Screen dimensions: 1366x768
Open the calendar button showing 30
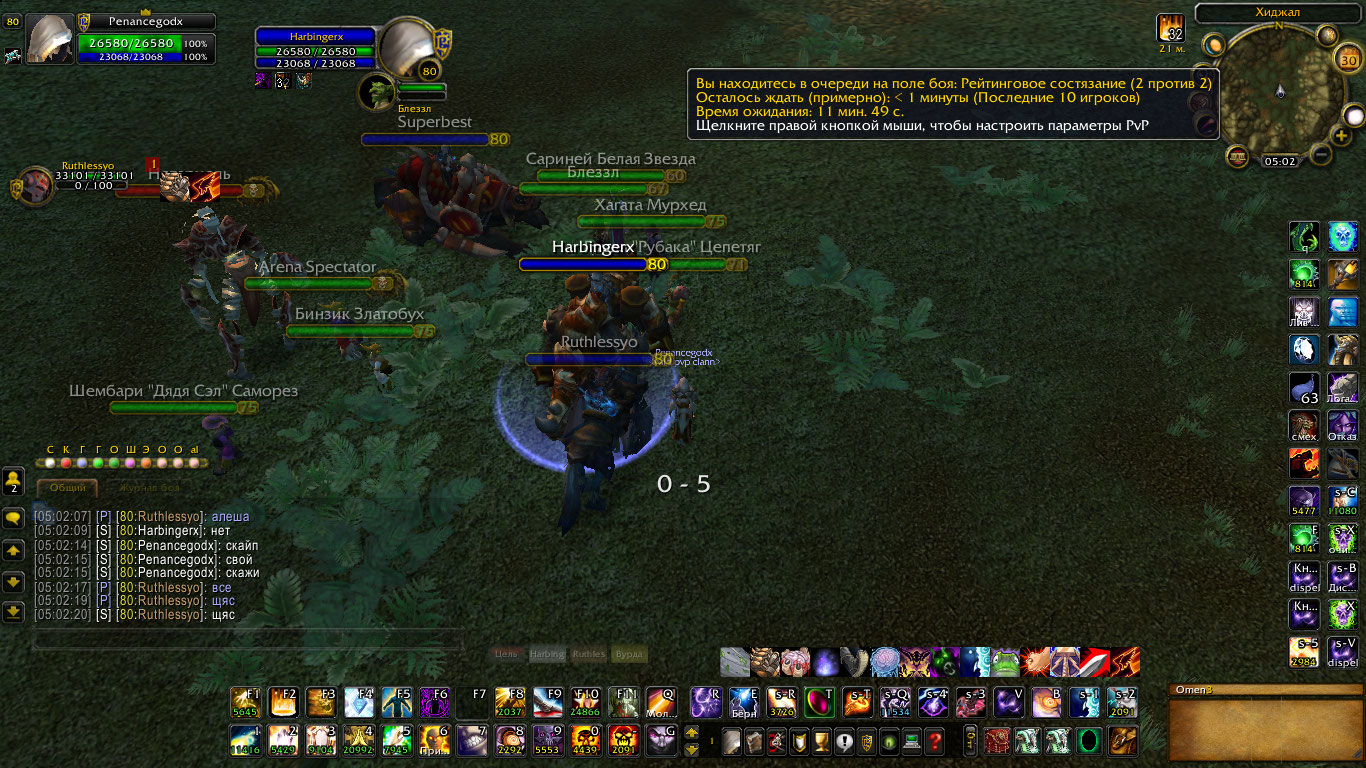(1347, 59)
